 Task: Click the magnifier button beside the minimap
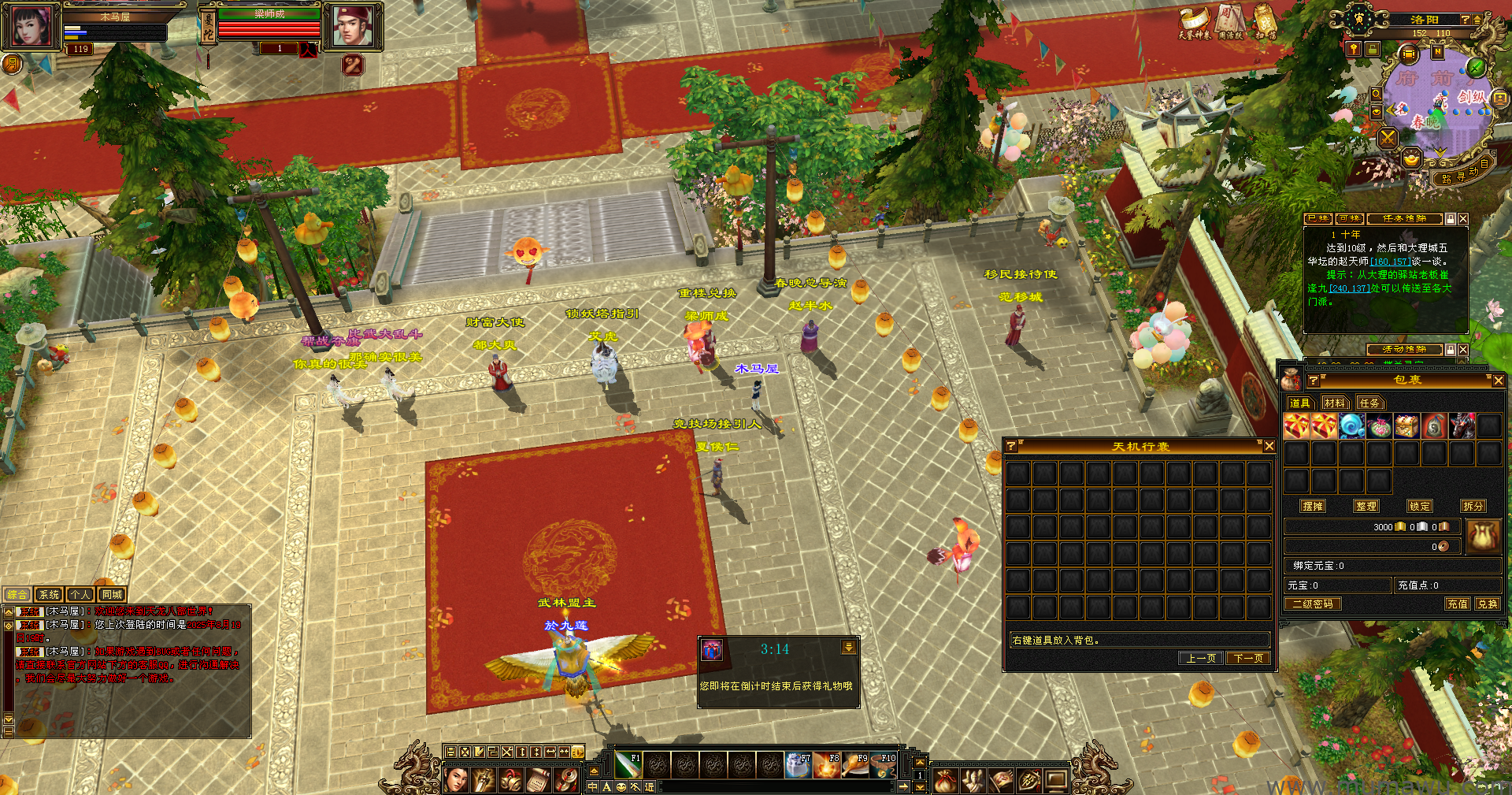click(1376, 95)
